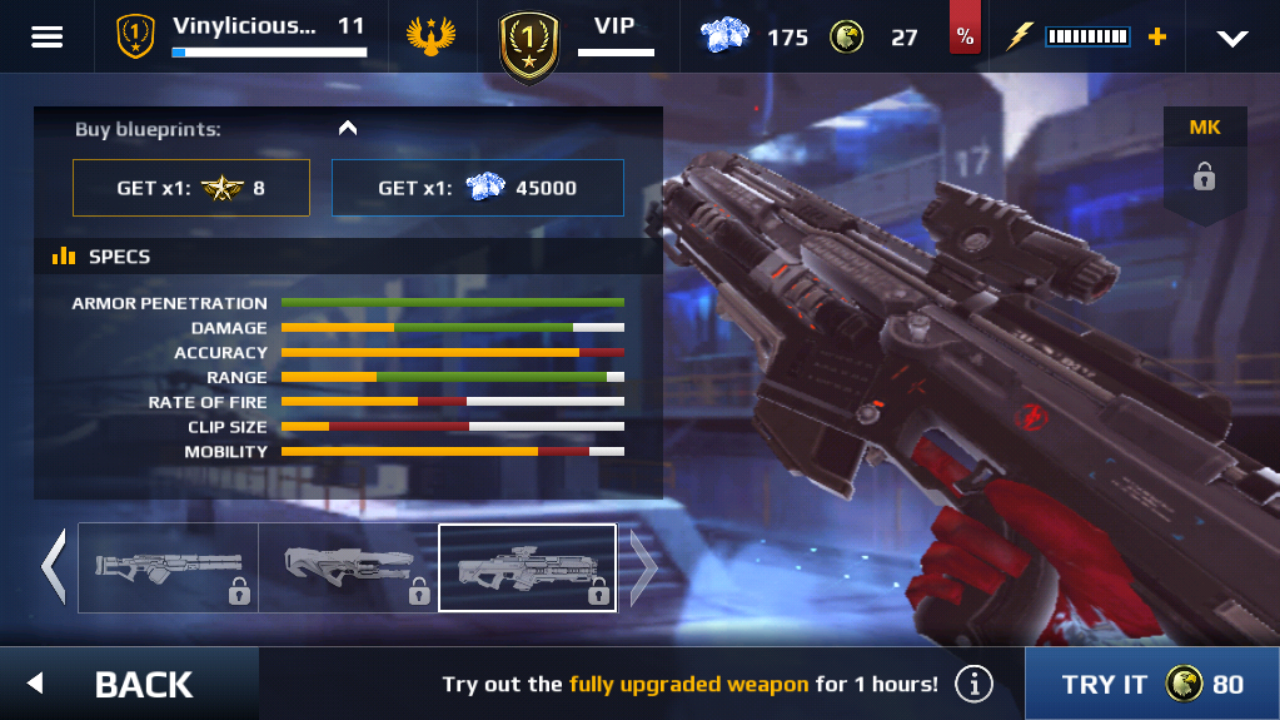Select the red percent offers badge
Image resolution: width=1280 pixels, height=720 pixels.
[964, 36]
